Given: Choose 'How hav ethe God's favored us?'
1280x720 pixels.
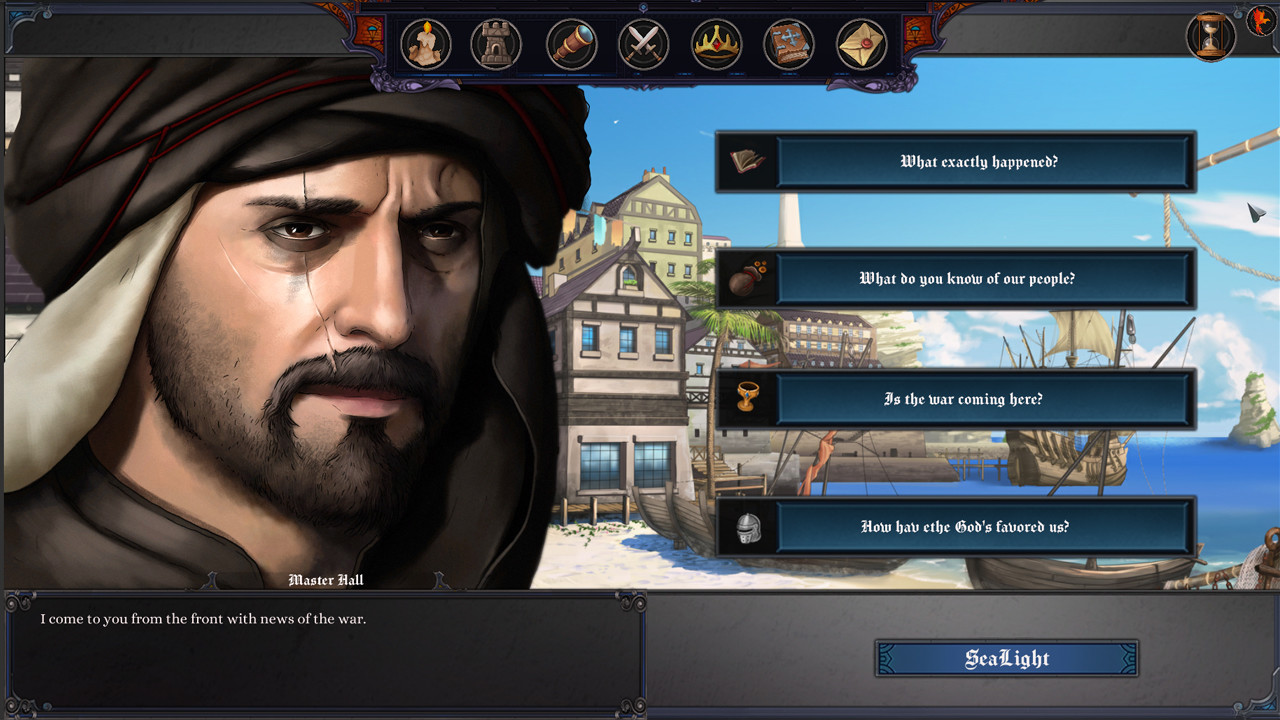Looking at the screenshot, I should [x=985, y=527].
